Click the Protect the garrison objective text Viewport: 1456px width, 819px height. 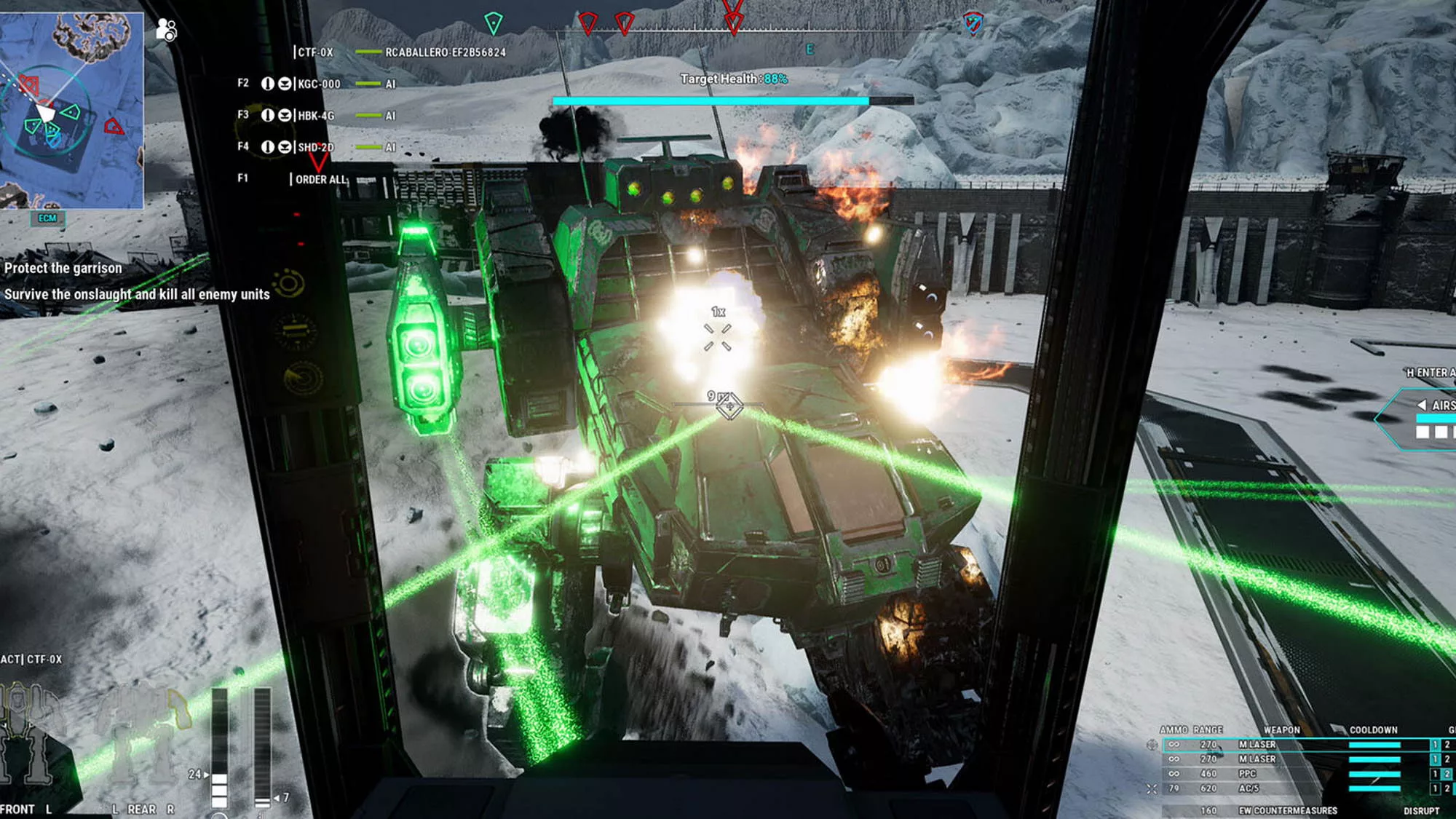64,268
